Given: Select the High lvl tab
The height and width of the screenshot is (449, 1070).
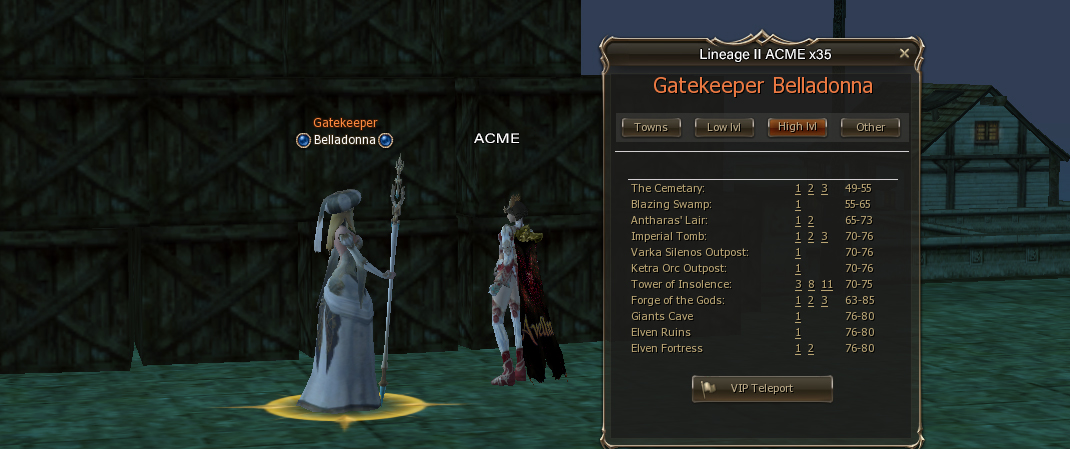Looking at the screenshot, I should (797, 127).
